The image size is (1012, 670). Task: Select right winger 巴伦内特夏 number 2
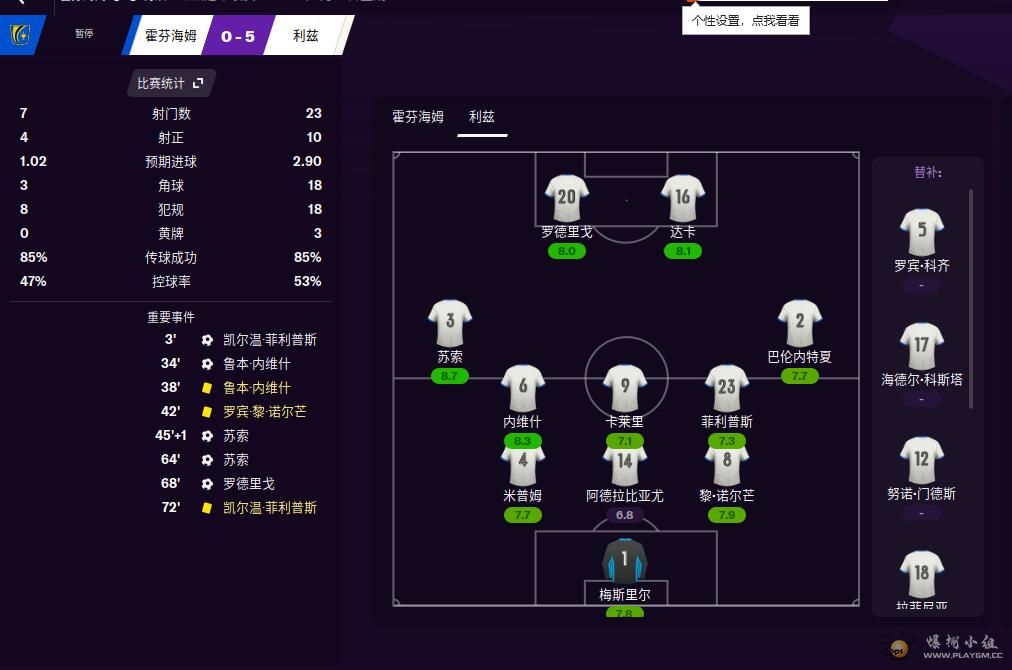tap(799, 322)
